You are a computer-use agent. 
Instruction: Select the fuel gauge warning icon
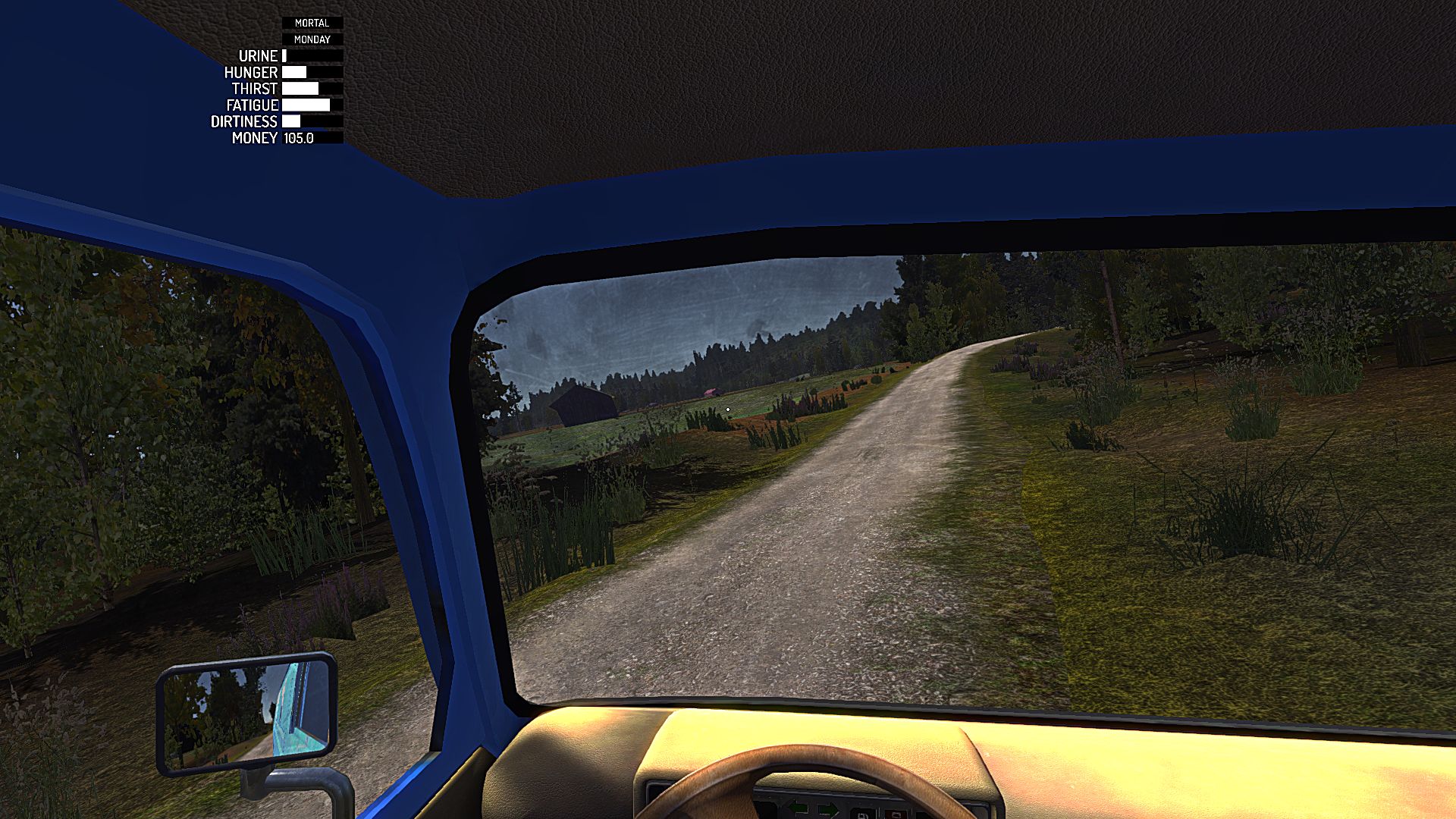point(862,815)
